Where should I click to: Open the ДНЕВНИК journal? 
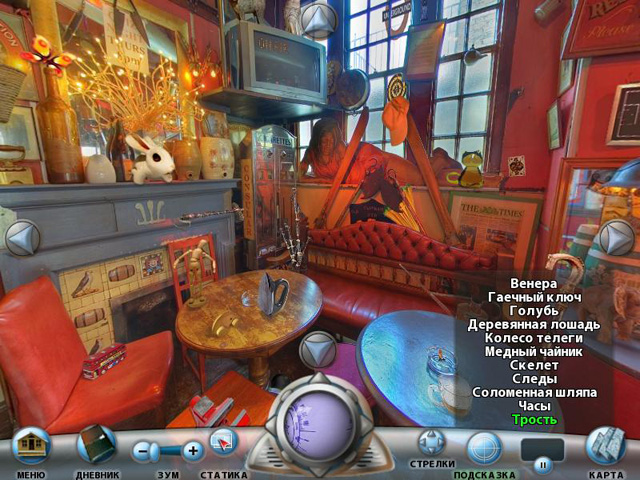[97, 445]
